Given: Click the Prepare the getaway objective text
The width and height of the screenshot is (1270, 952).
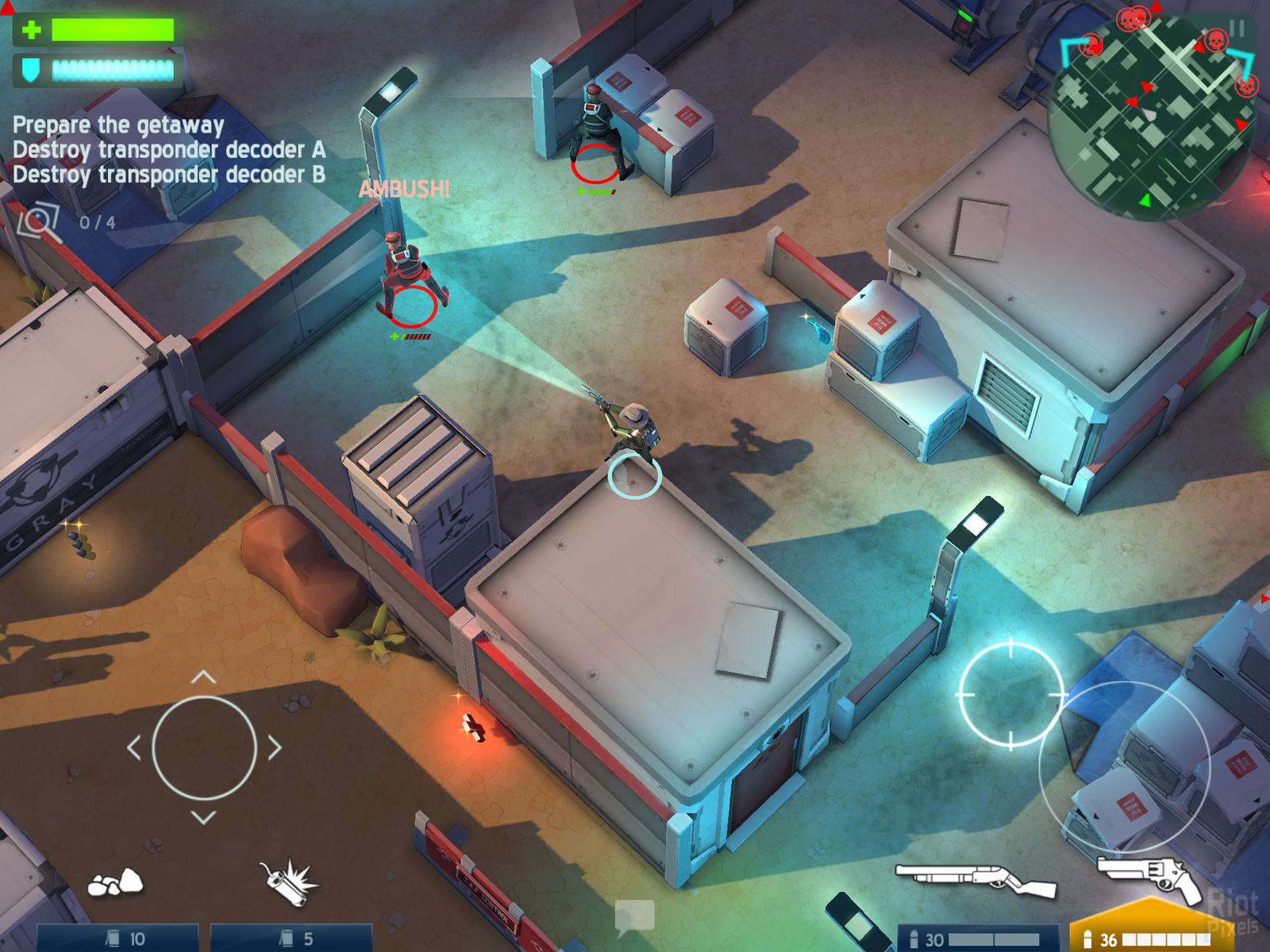Looking at the screenshot, I should 118,125.
